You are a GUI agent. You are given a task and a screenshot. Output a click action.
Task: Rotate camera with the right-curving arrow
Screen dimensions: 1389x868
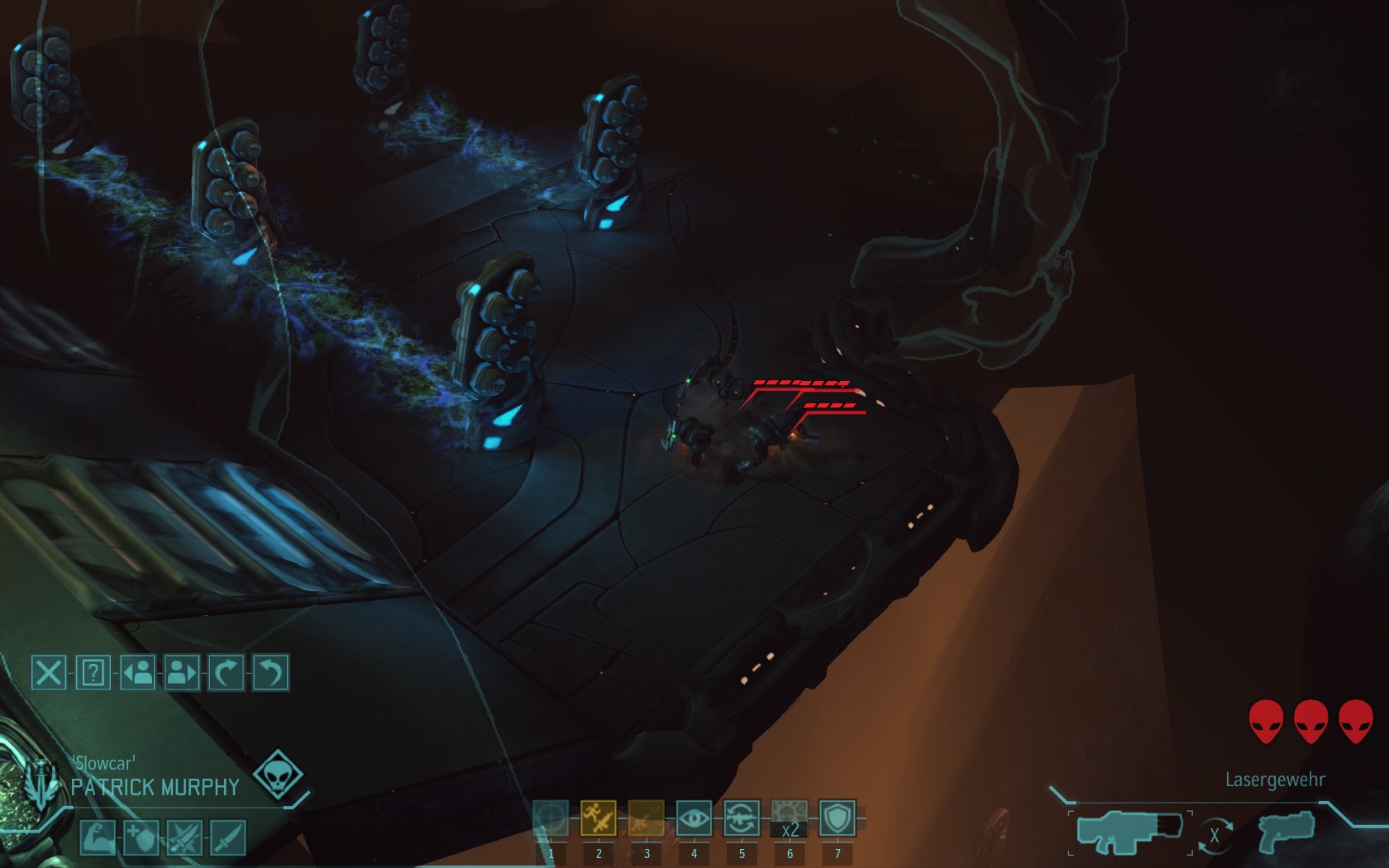click(226, 673)
